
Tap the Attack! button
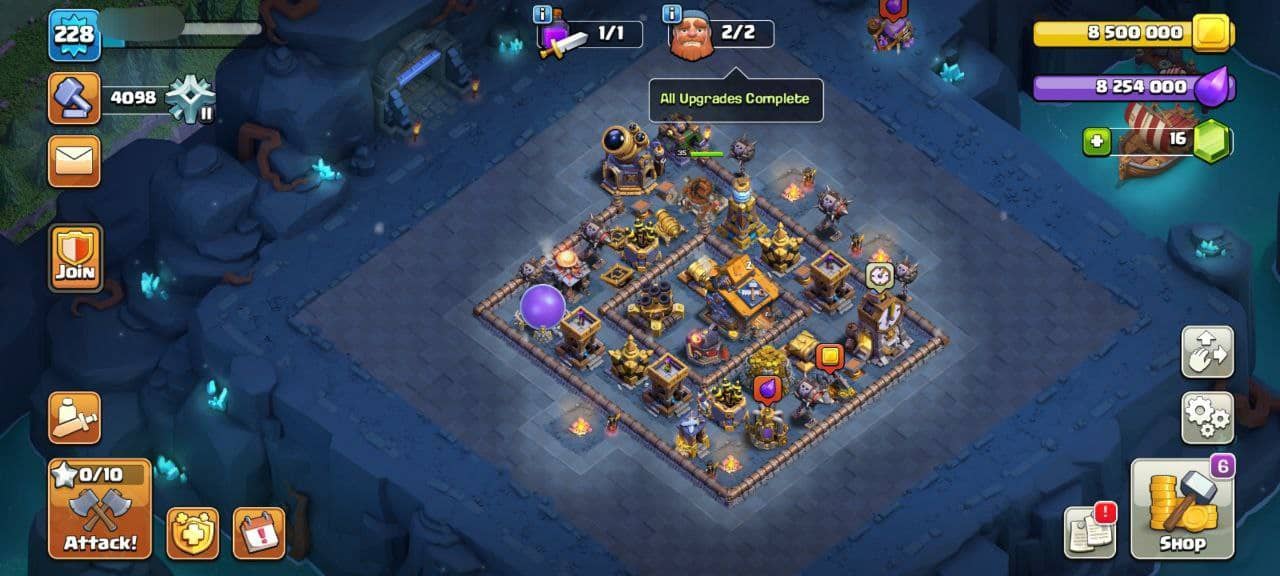(x=99, y=509)
